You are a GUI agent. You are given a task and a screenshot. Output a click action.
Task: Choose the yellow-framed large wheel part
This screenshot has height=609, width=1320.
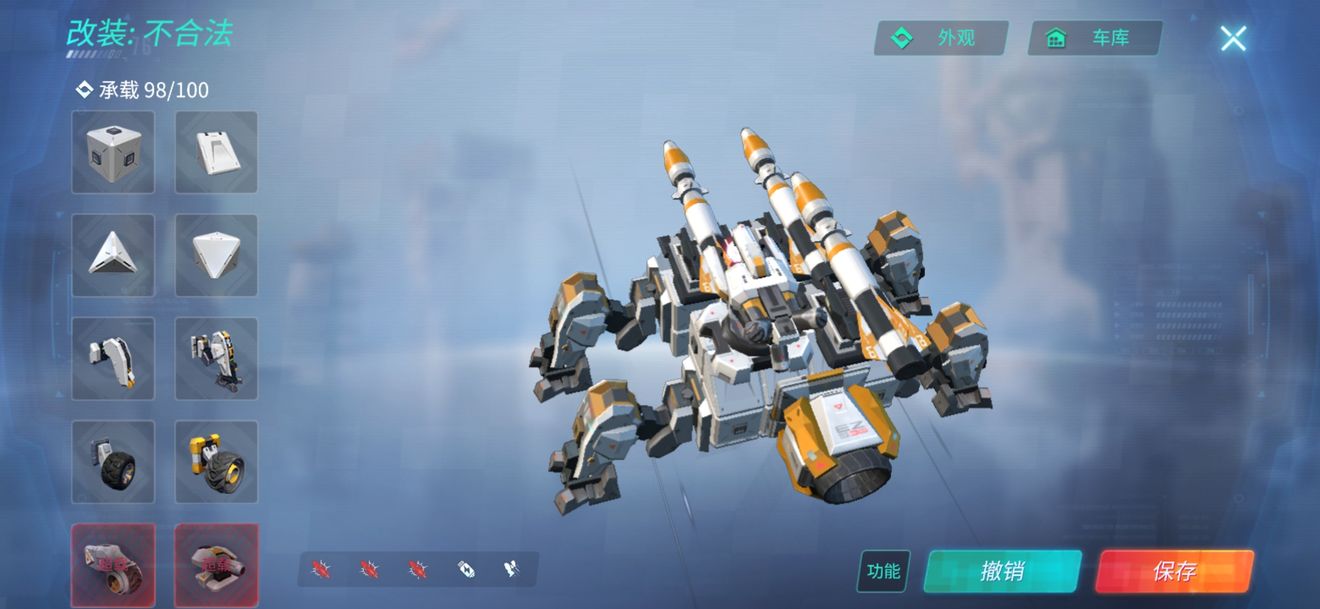216,461
